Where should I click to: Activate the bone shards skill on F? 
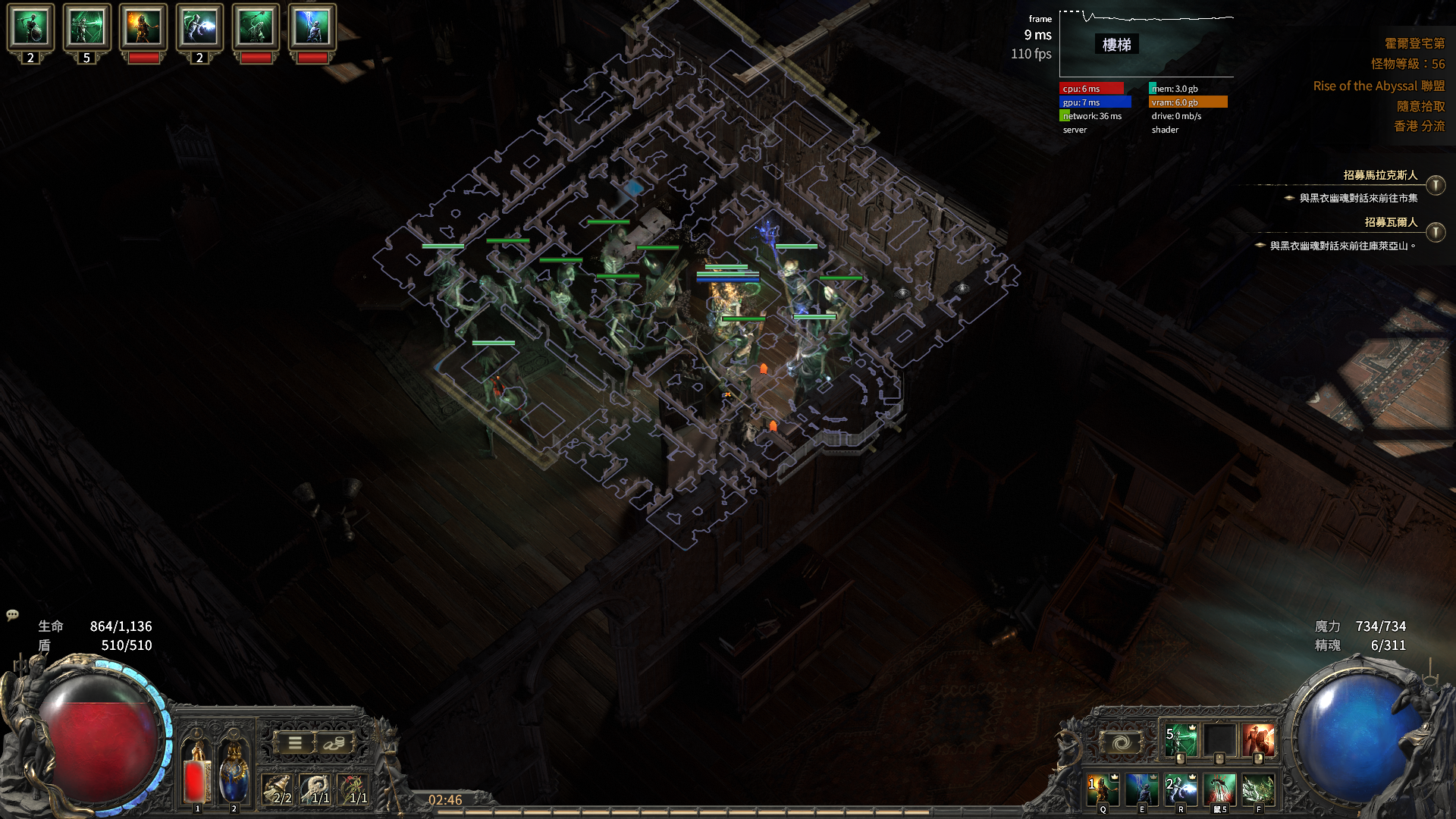(1259, 789)
